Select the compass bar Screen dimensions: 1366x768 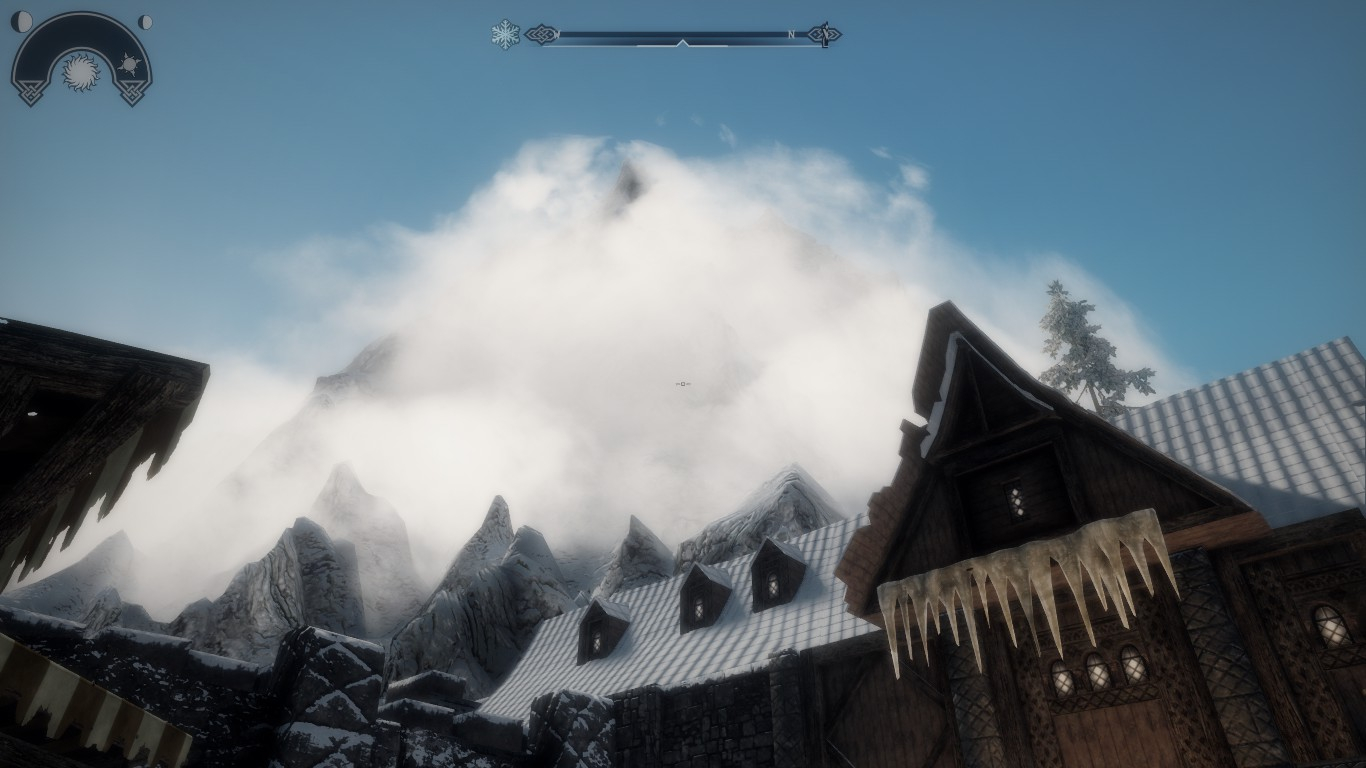coord(682,36)
